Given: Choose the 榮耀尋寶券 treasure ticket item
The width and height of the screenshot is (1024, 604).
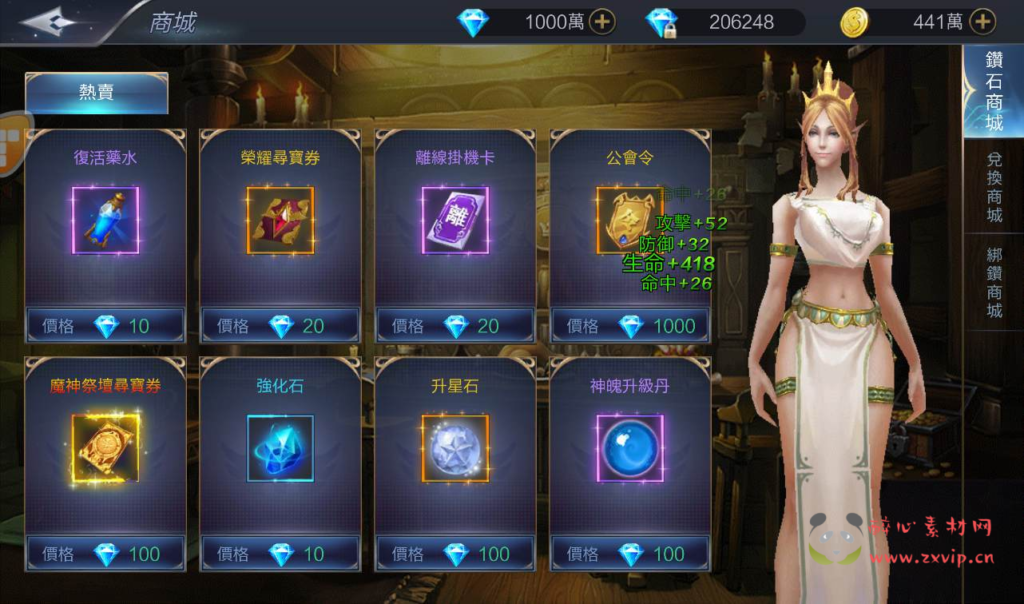Looking at the screenshot, I should pyautogui.click(x=280, y=219).
